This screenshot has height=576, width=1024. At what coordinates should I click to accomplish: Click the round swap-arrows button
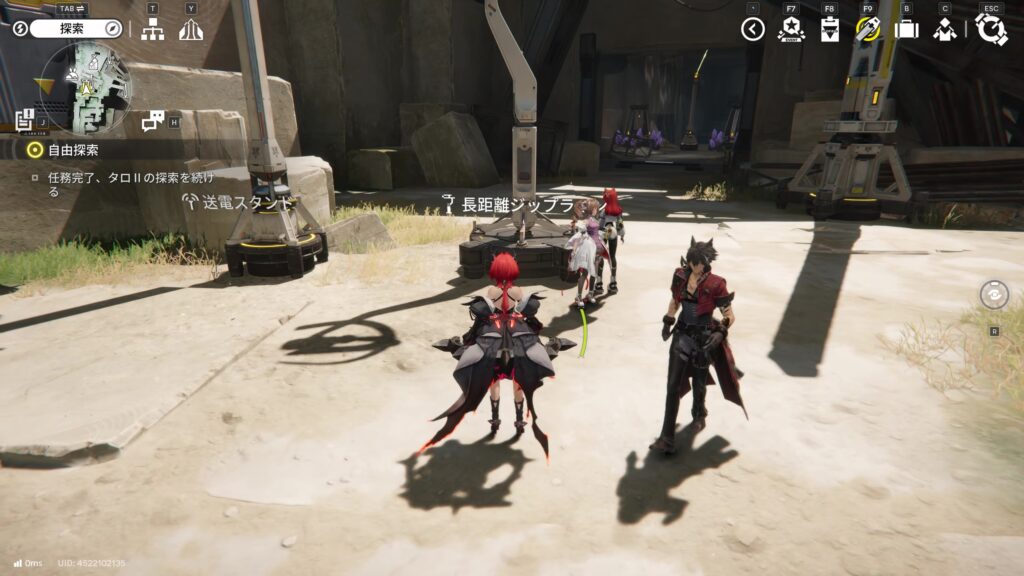click(994, 295)
